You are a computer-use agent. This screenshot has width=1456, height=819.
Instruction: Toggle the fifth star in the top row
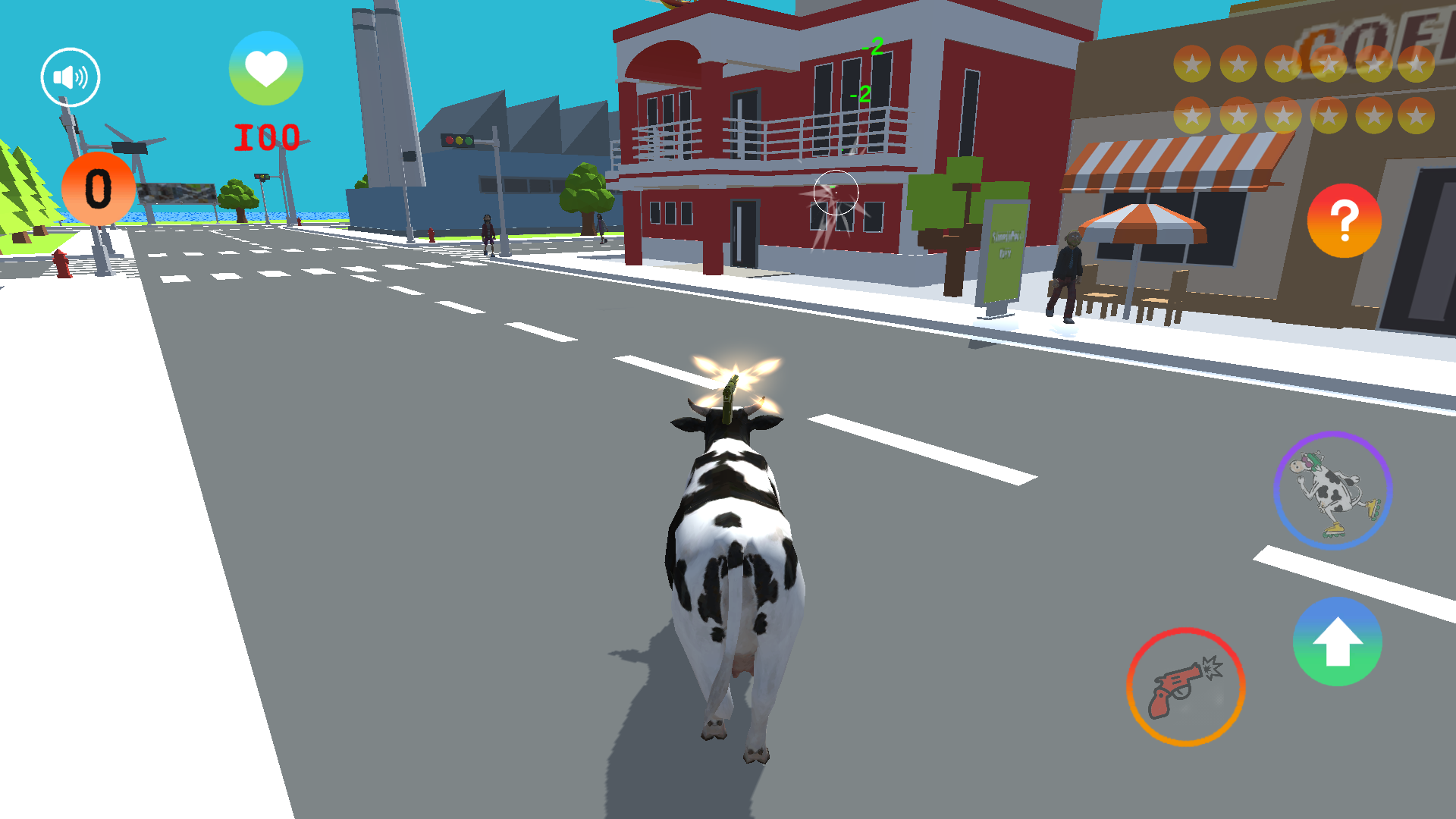click(x=1373, y=63)
